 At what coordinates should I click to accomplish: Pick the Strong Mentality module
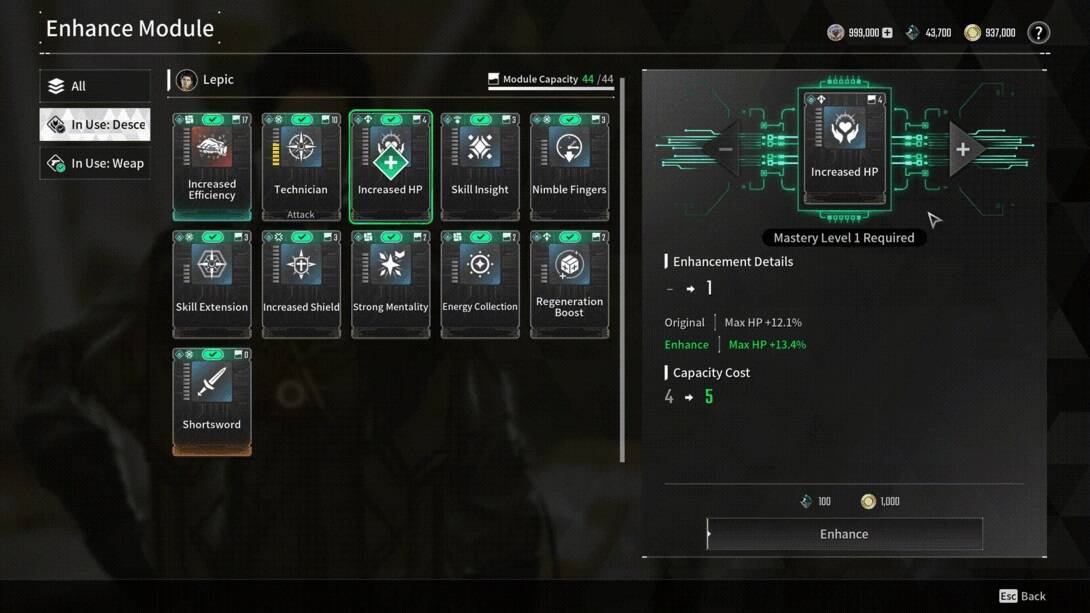391,284
